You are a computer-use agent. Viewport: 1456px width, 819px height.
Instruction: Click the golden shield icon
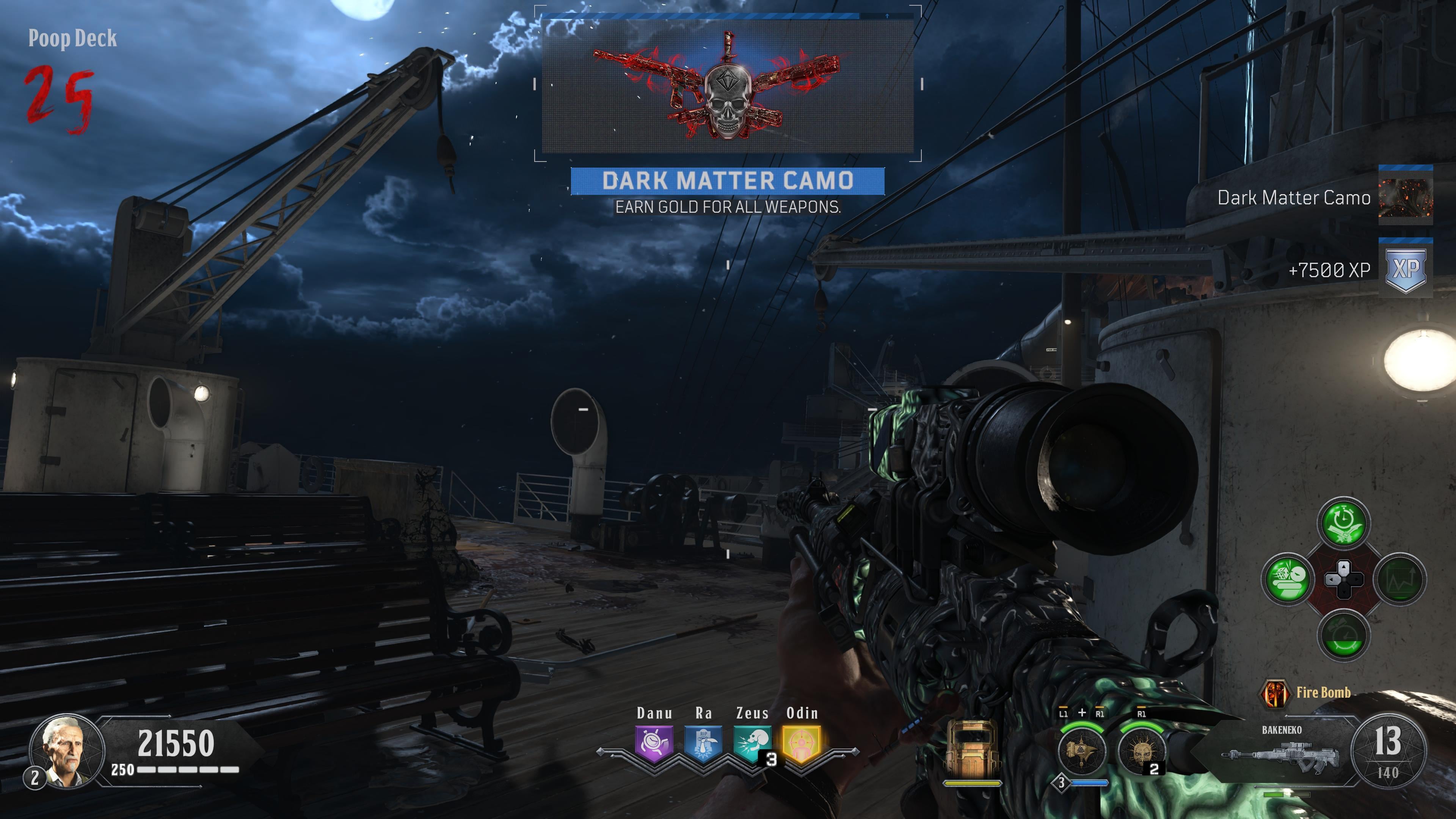pos(971,749)
